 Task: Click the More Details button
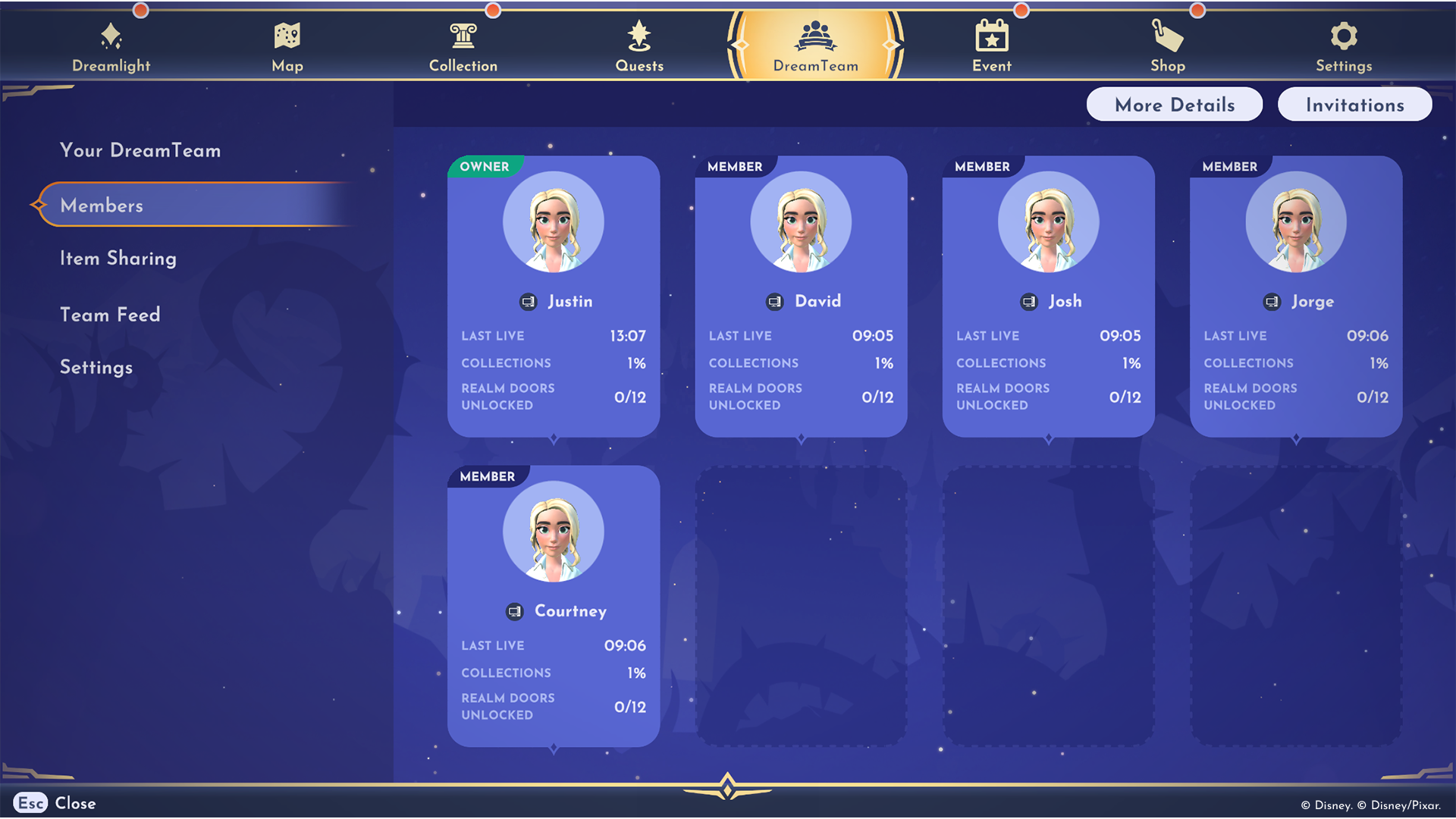(1175, 105)
